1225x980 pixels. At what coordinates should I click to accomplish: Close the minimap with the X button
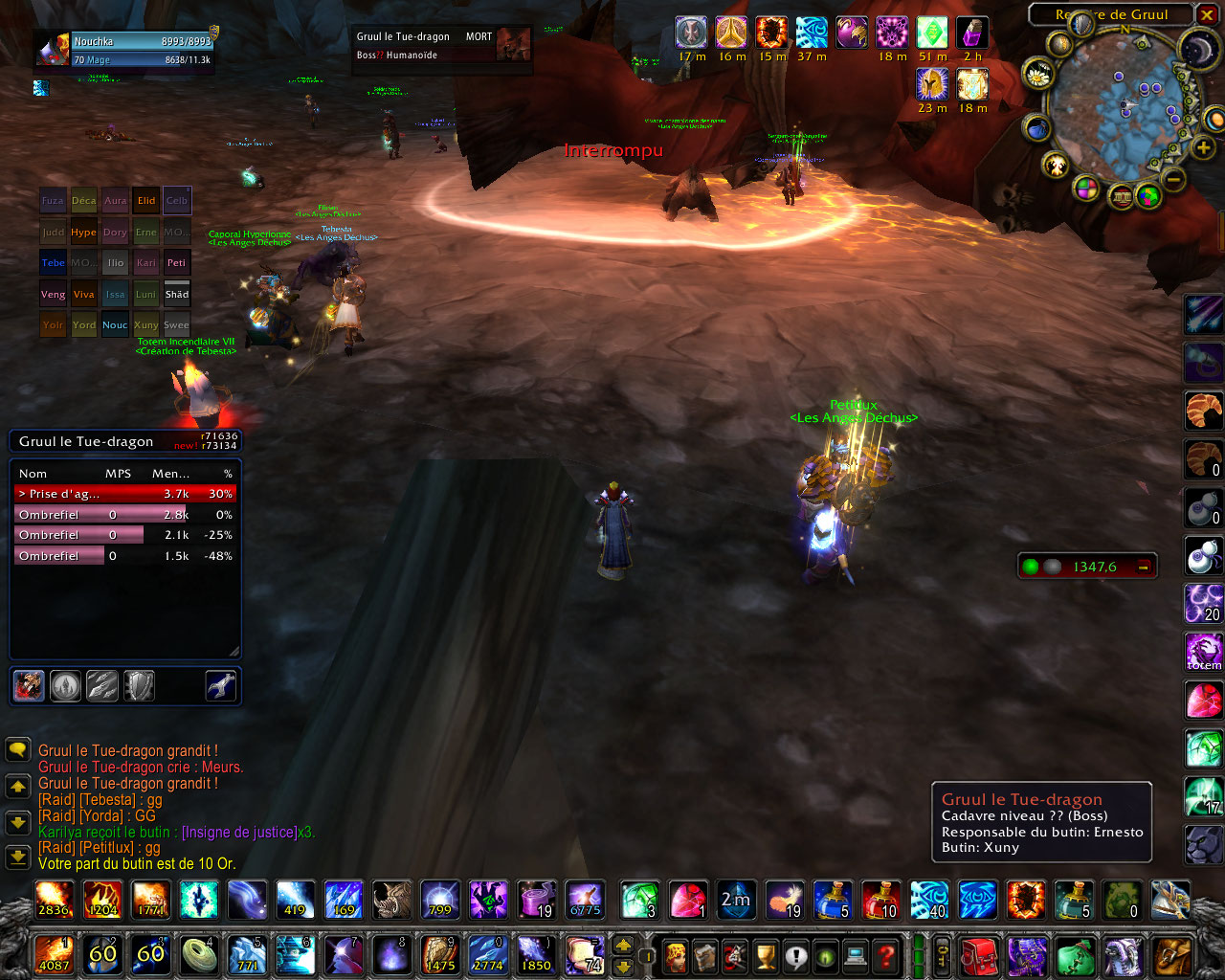(x=1206, y=14)
